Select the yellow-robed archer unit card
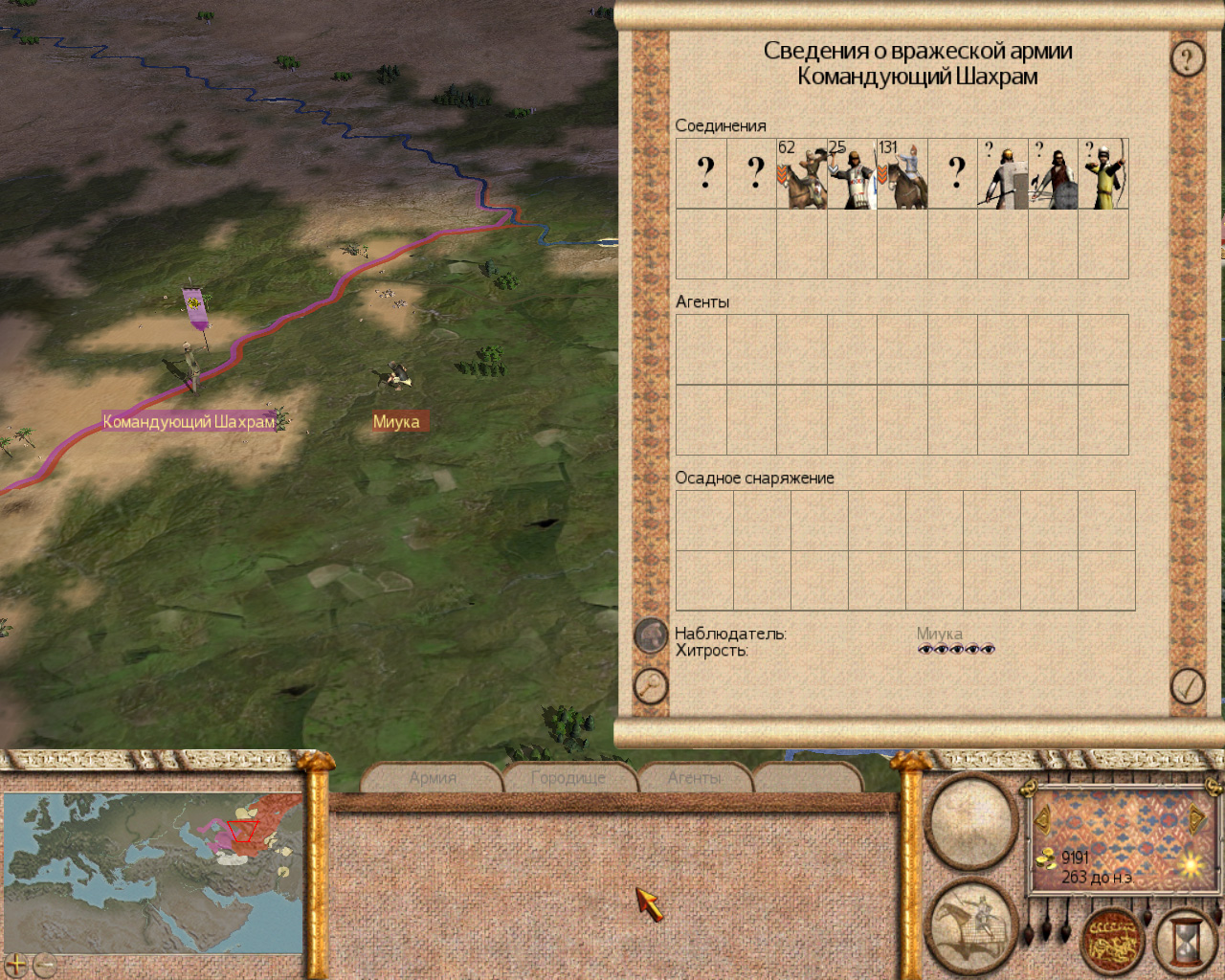 point(1103,174)
